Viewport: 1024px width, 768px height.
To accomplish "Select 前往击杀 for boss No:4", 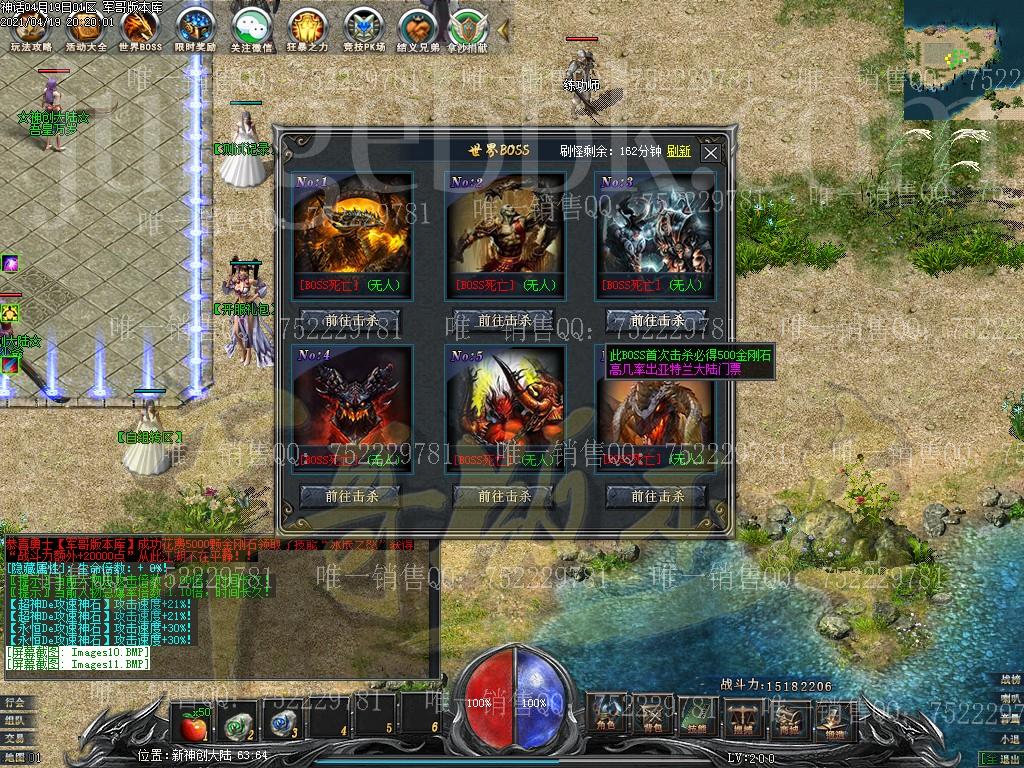I will (x=351, y=496).
